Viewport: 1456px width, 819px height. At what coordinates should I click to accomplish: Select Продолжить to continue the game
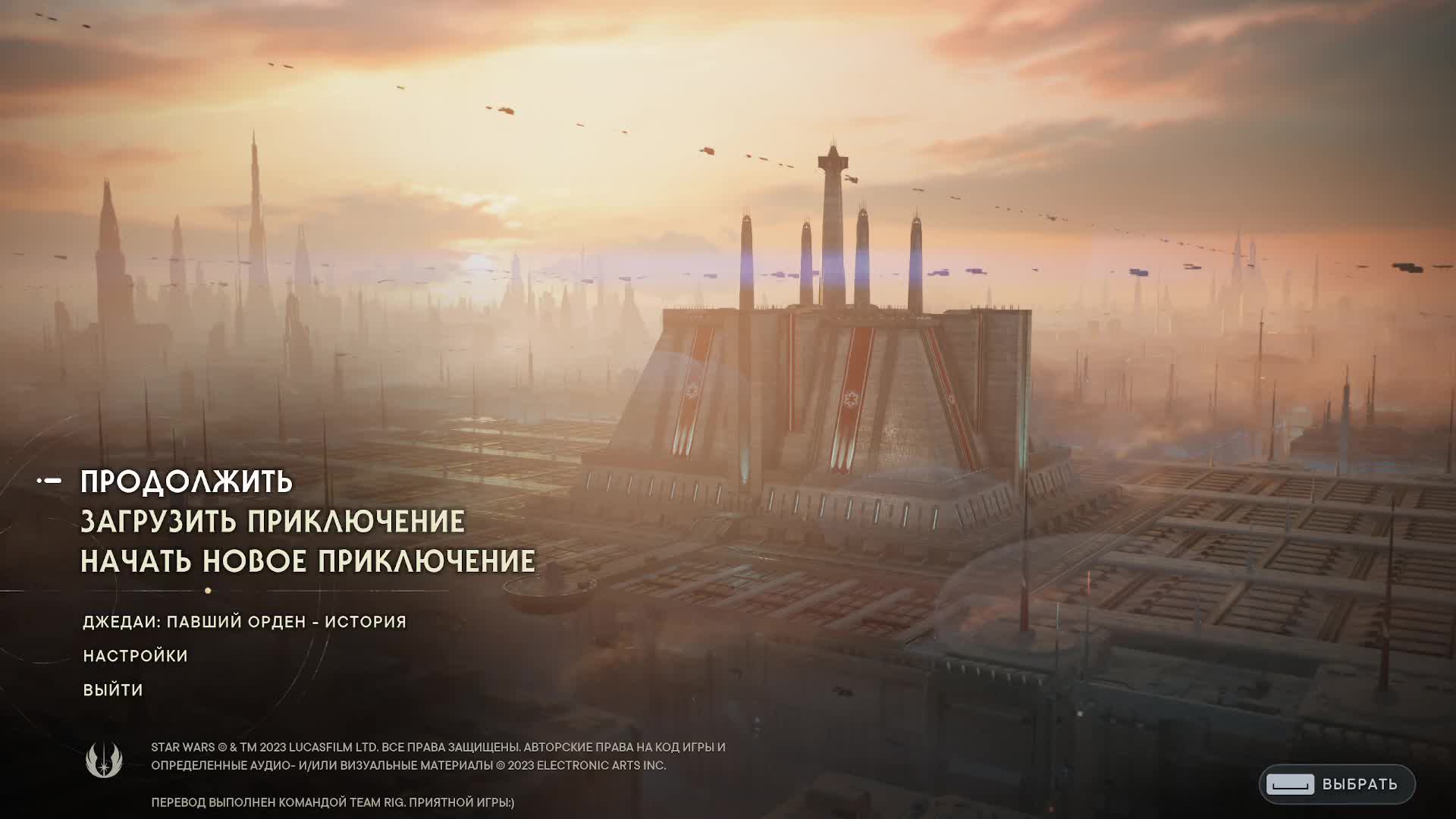point(187,482)
